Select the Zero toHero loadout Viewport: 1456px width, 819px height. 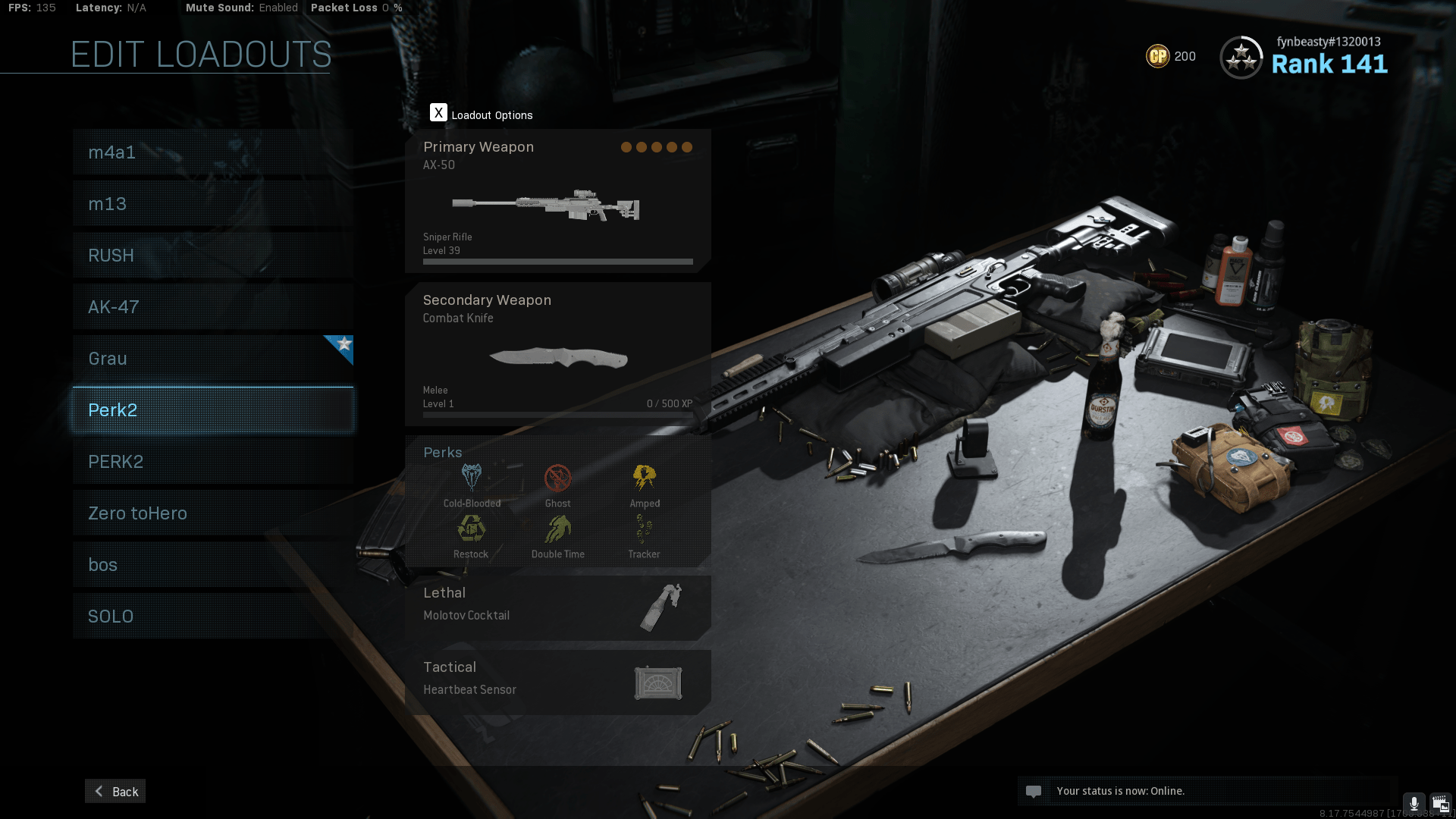pyautogui.click(x=212, y=513)
